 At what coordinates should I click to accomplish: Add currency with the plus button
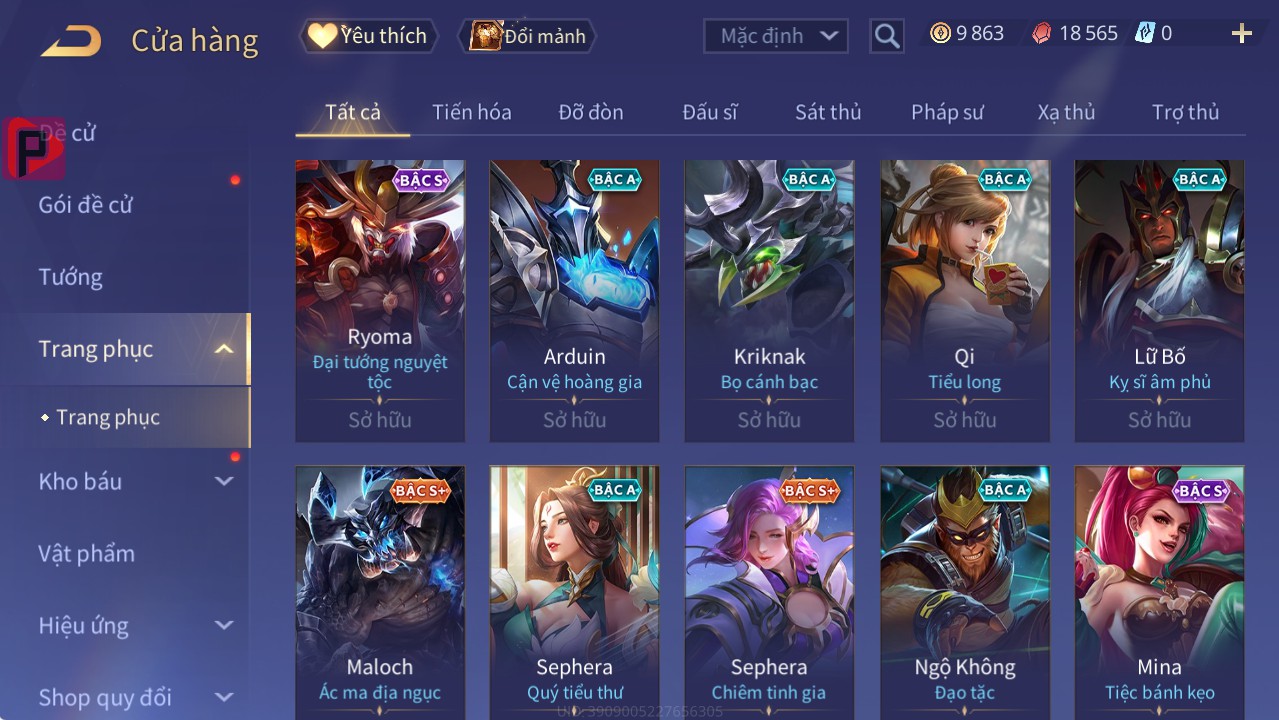point(1241,34)
